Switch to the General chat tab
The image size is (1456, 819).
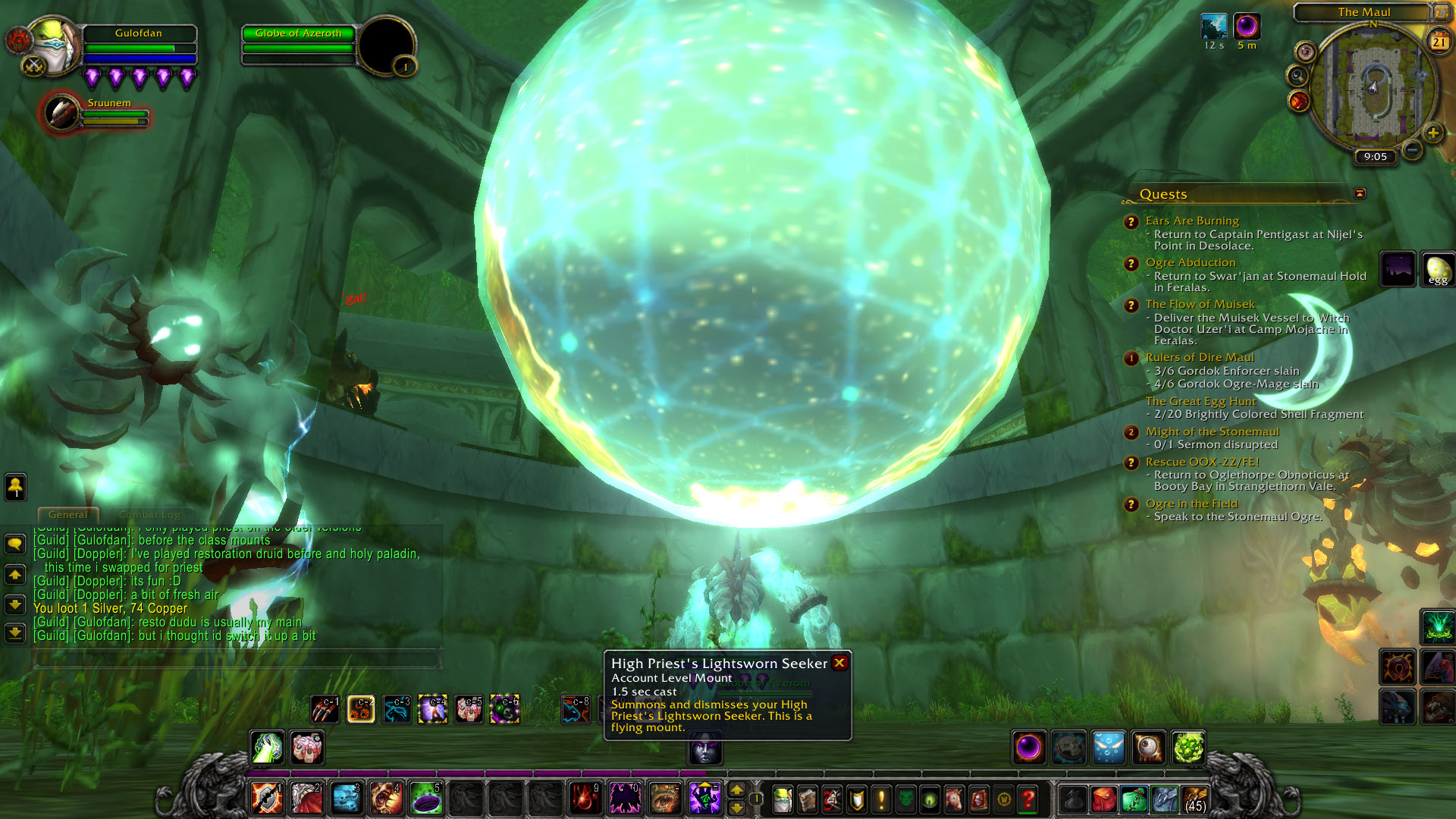(67, 514)
